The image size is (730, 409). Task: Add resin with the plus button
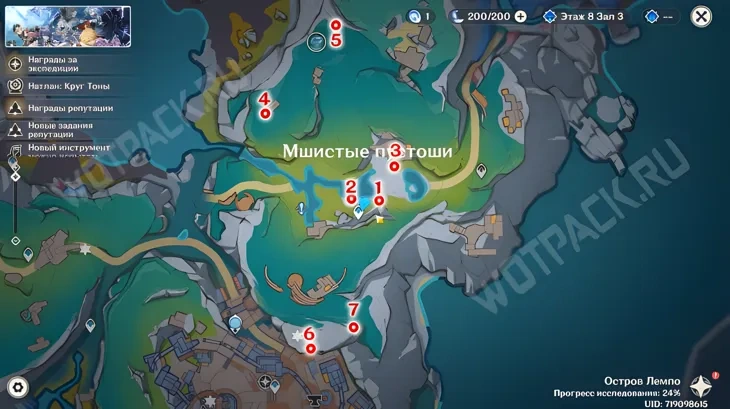(x=520, y=16)
